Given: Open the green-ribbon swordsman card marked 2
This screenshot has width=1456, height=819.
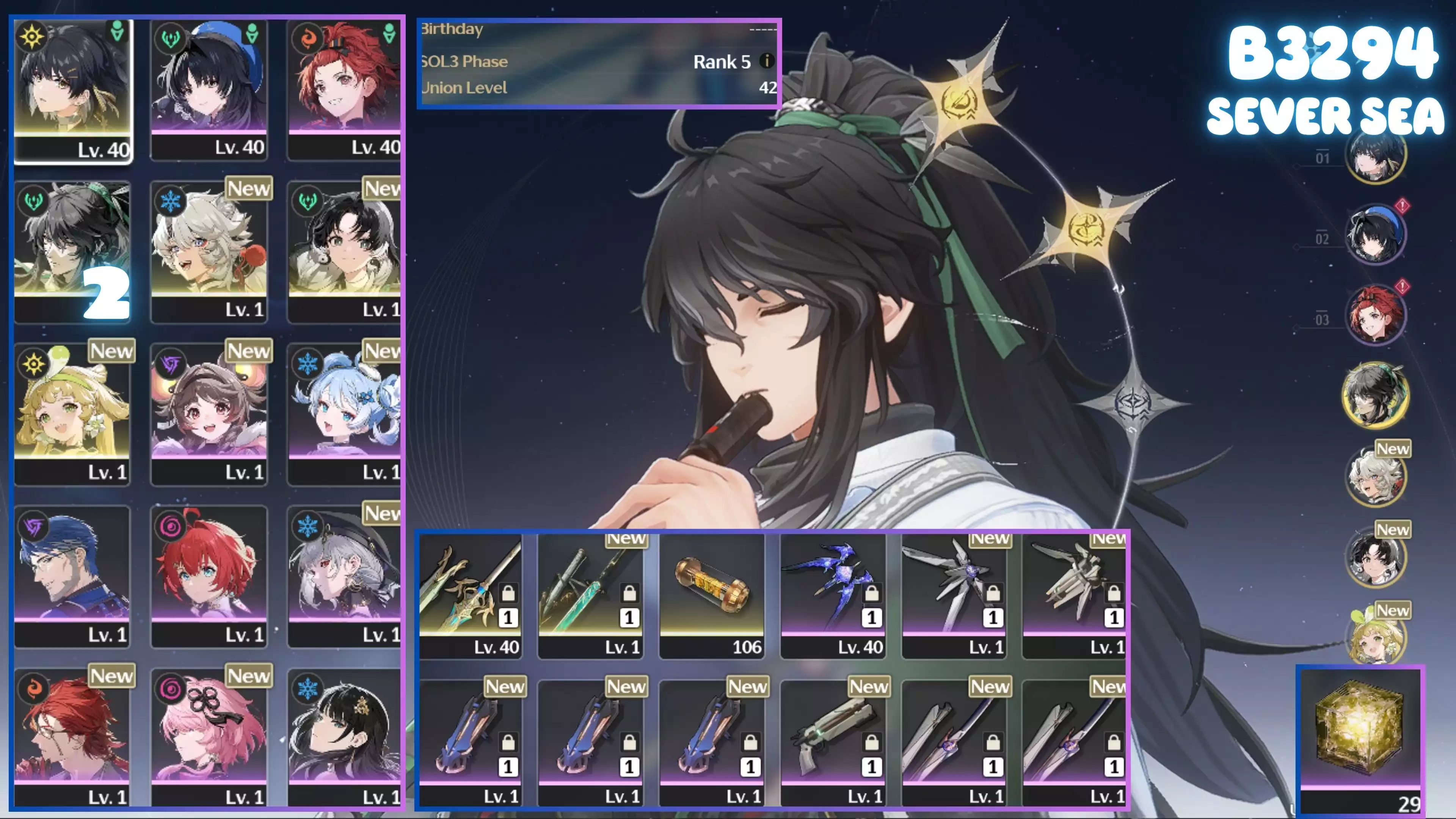Looking at the screenshot, I should click(72, 251).
